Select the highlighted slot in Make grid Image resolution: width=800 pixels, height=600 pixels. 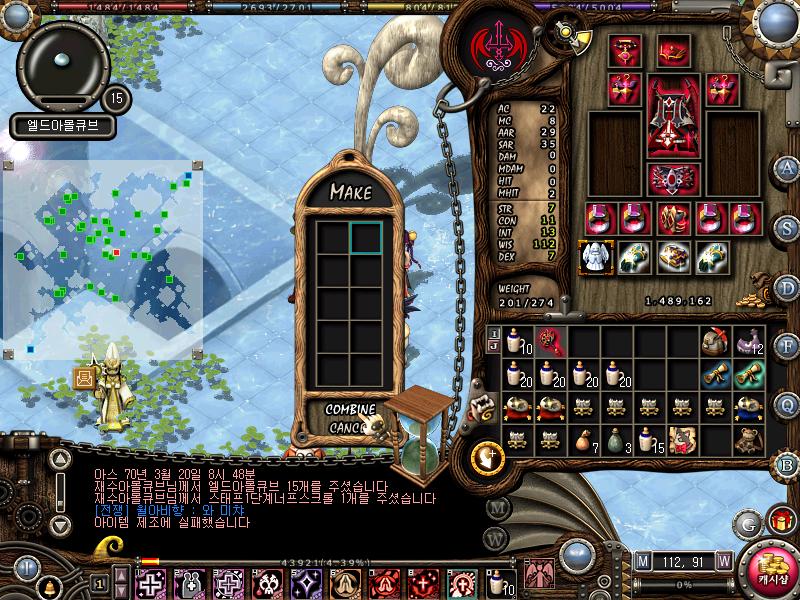(366, 237)
